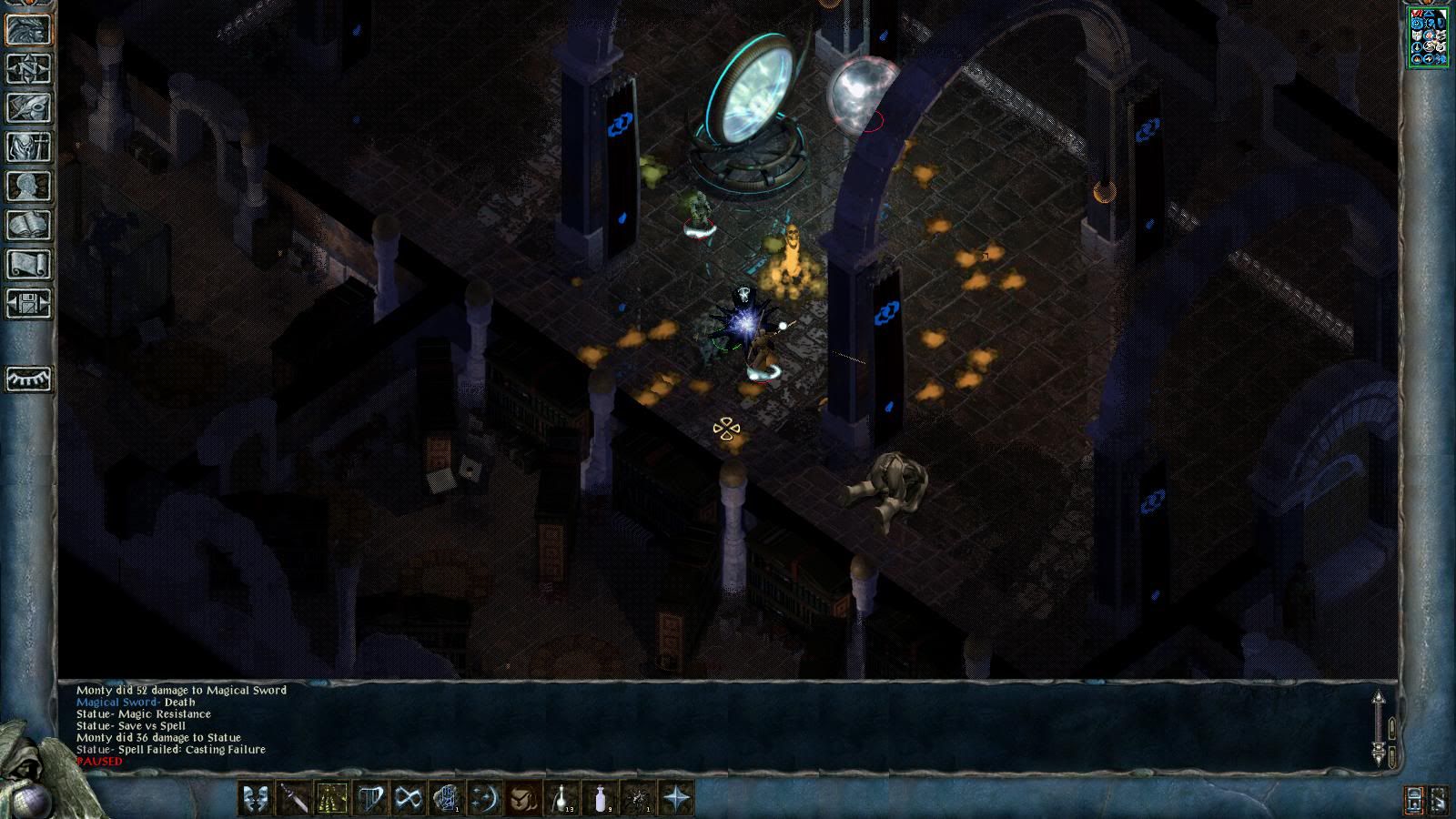This screenshot has width=1456, height=819.
Task: Open the inventory screen button
Action: tap(28, 147)
